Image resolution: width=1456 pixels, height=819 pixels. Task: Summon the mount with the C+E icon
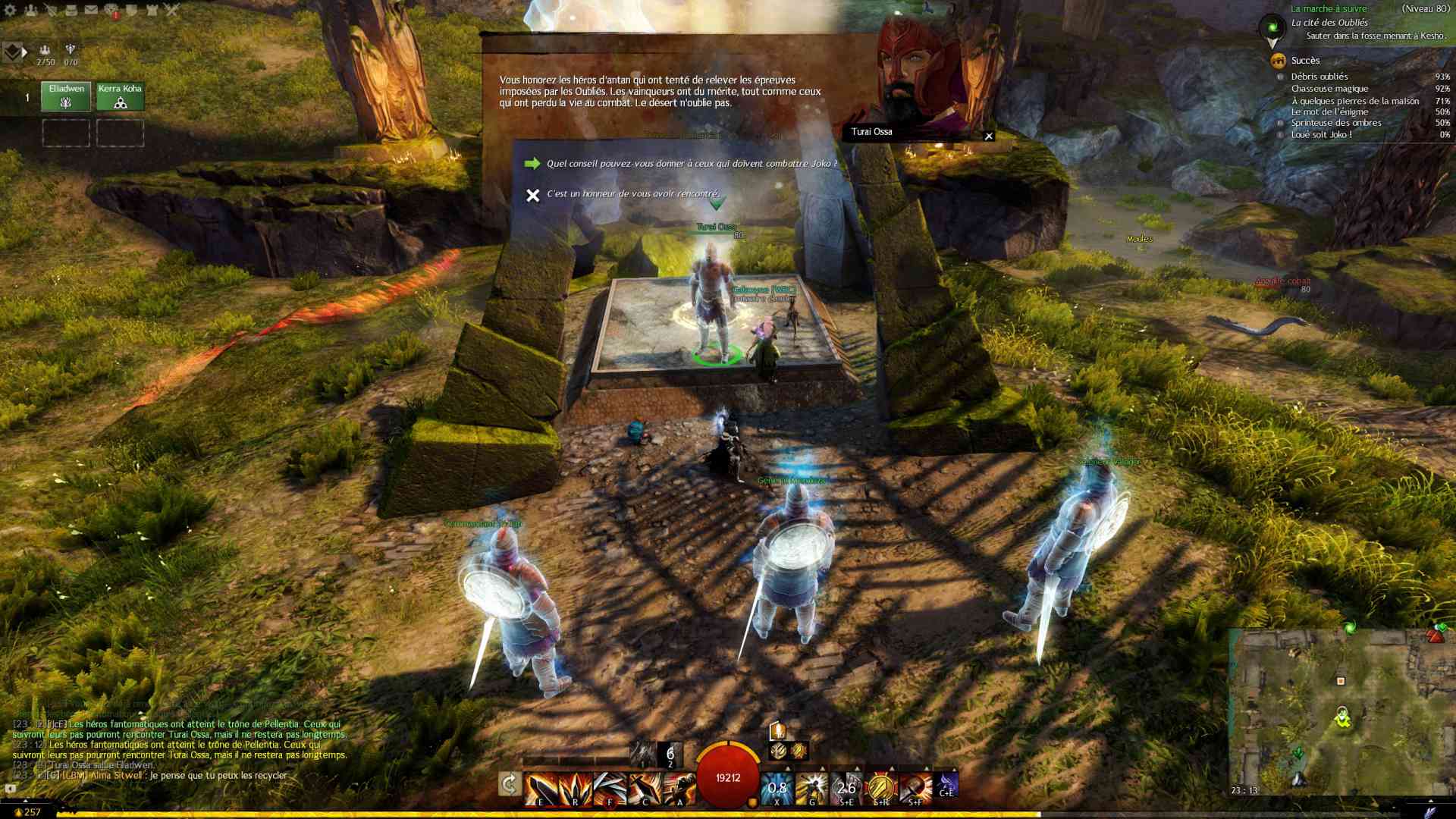point(947,785)
